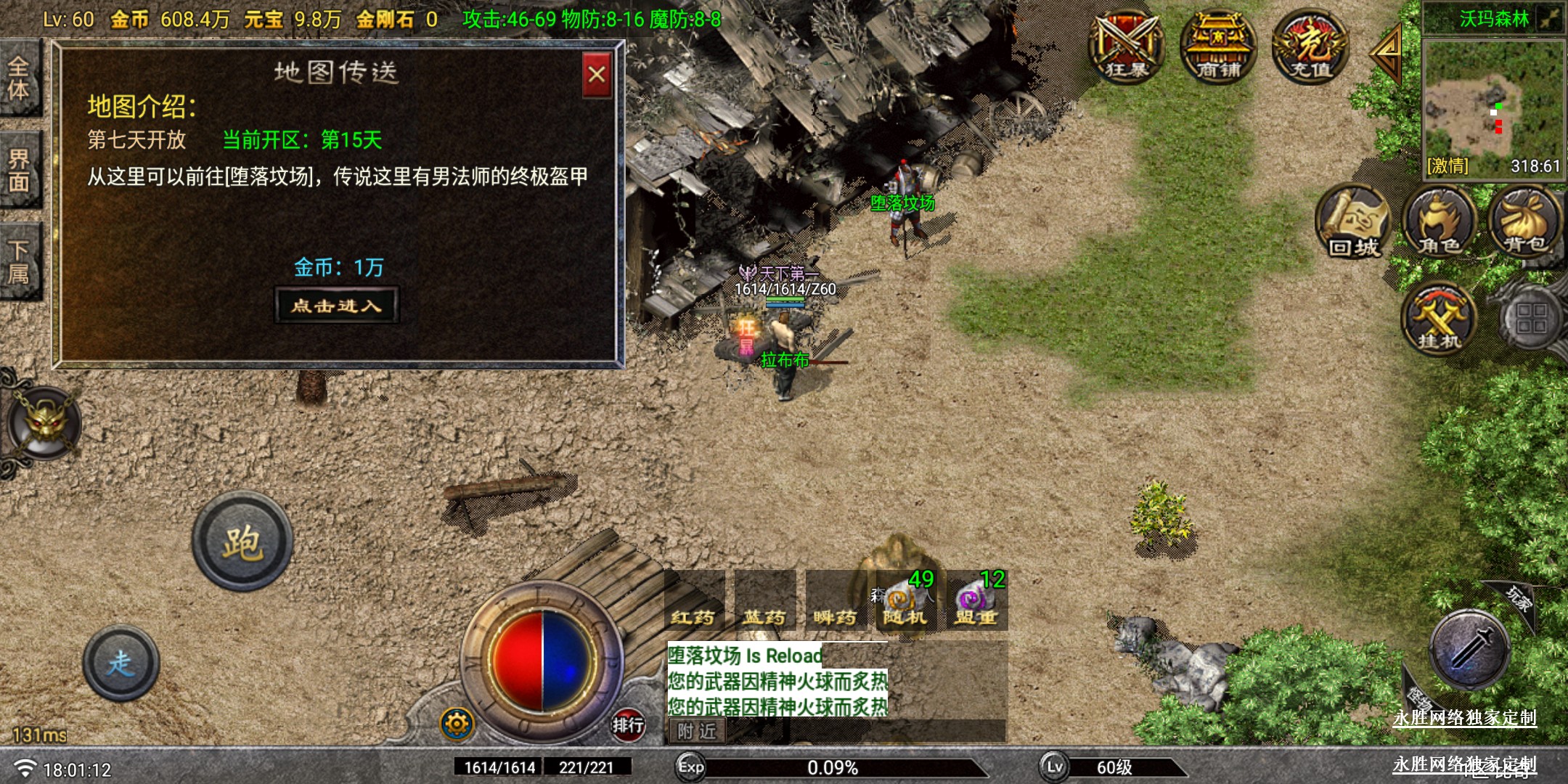This screenshot has height=784, width=1568.
Task: Open the 商铺 shop
Action: (1218, 46)
